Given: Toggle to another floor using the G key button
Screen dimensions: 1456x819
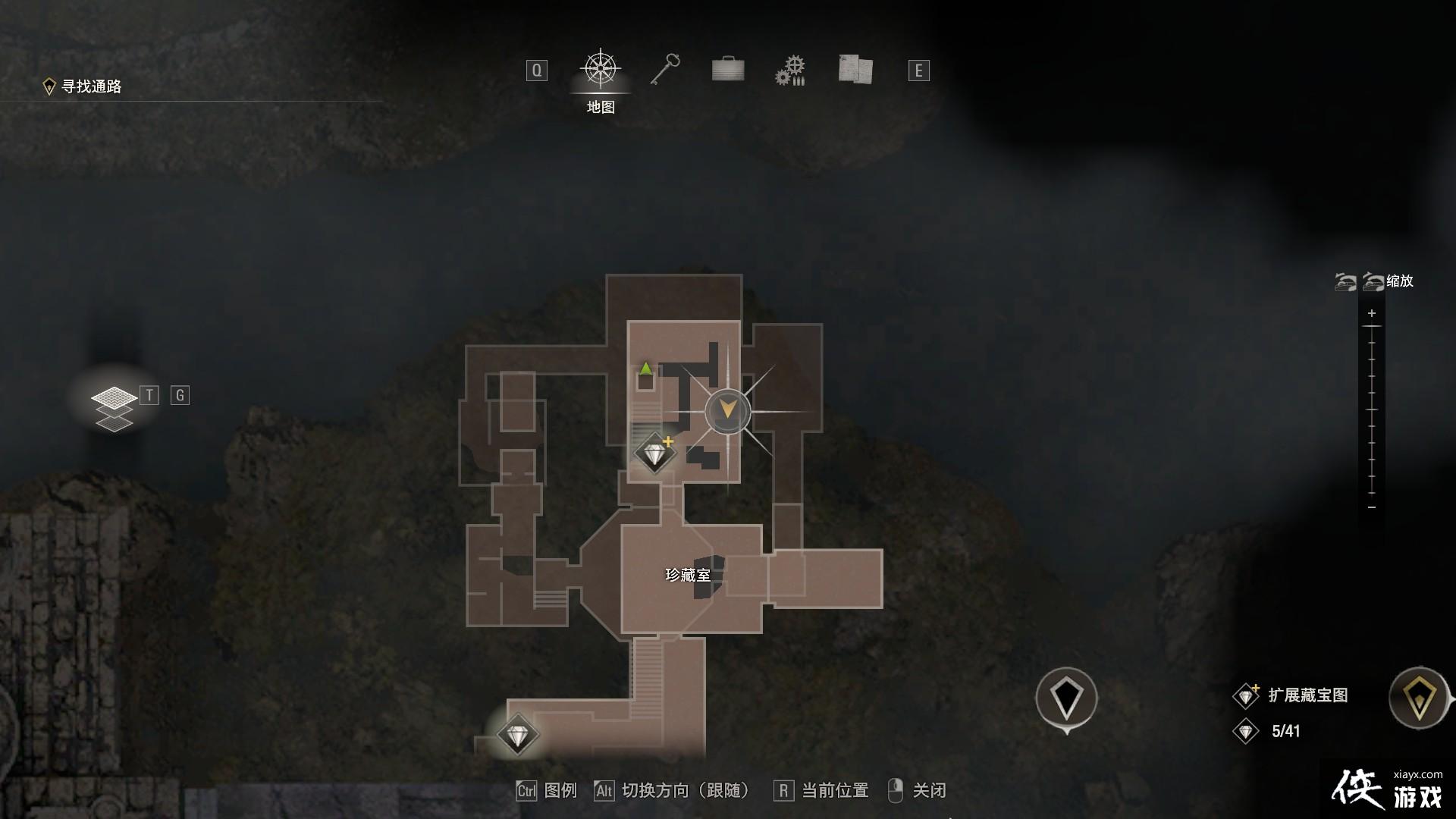Looking at the screenshot, I should click(x=179, y=395).
